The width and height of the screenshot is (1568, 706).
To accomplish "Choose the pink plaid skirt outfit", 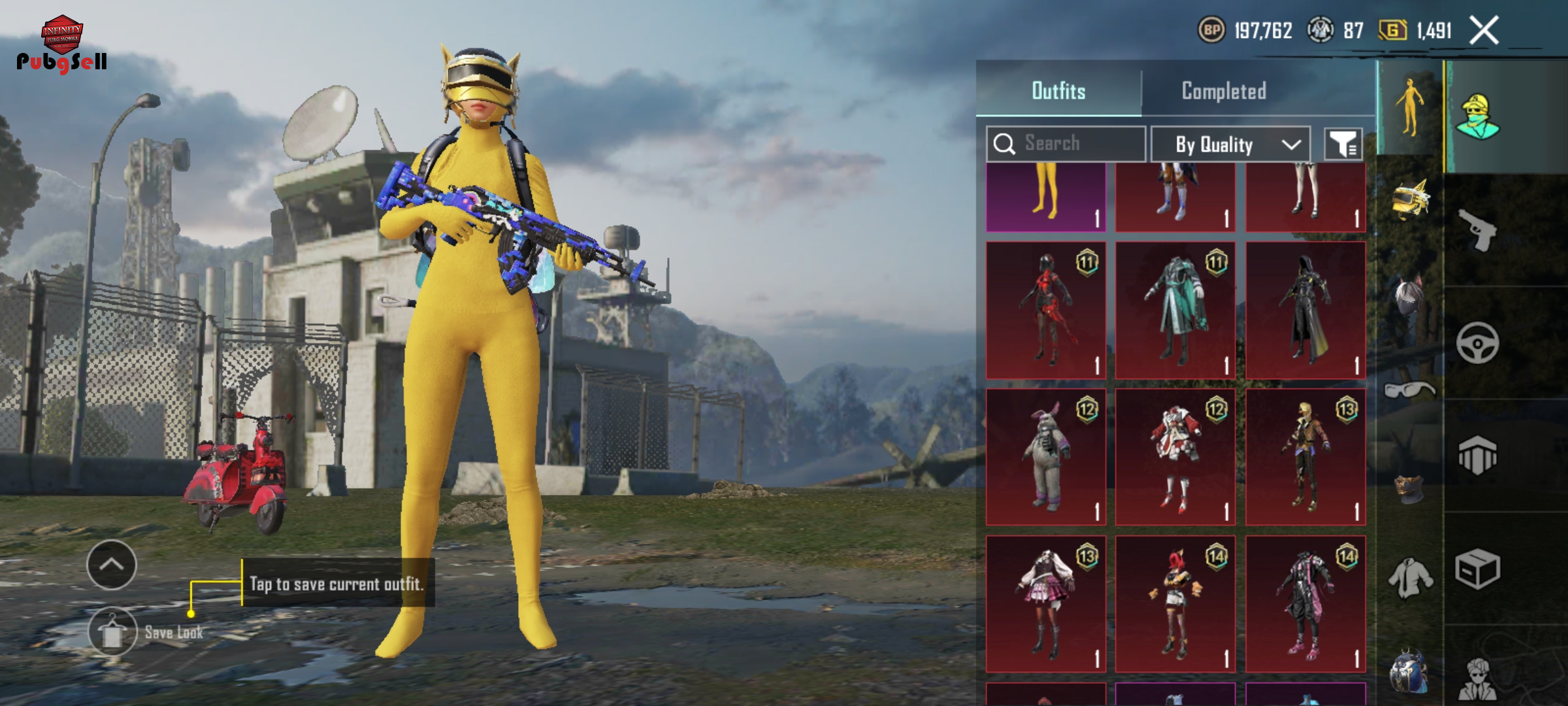I will (x=1046, y=604).
